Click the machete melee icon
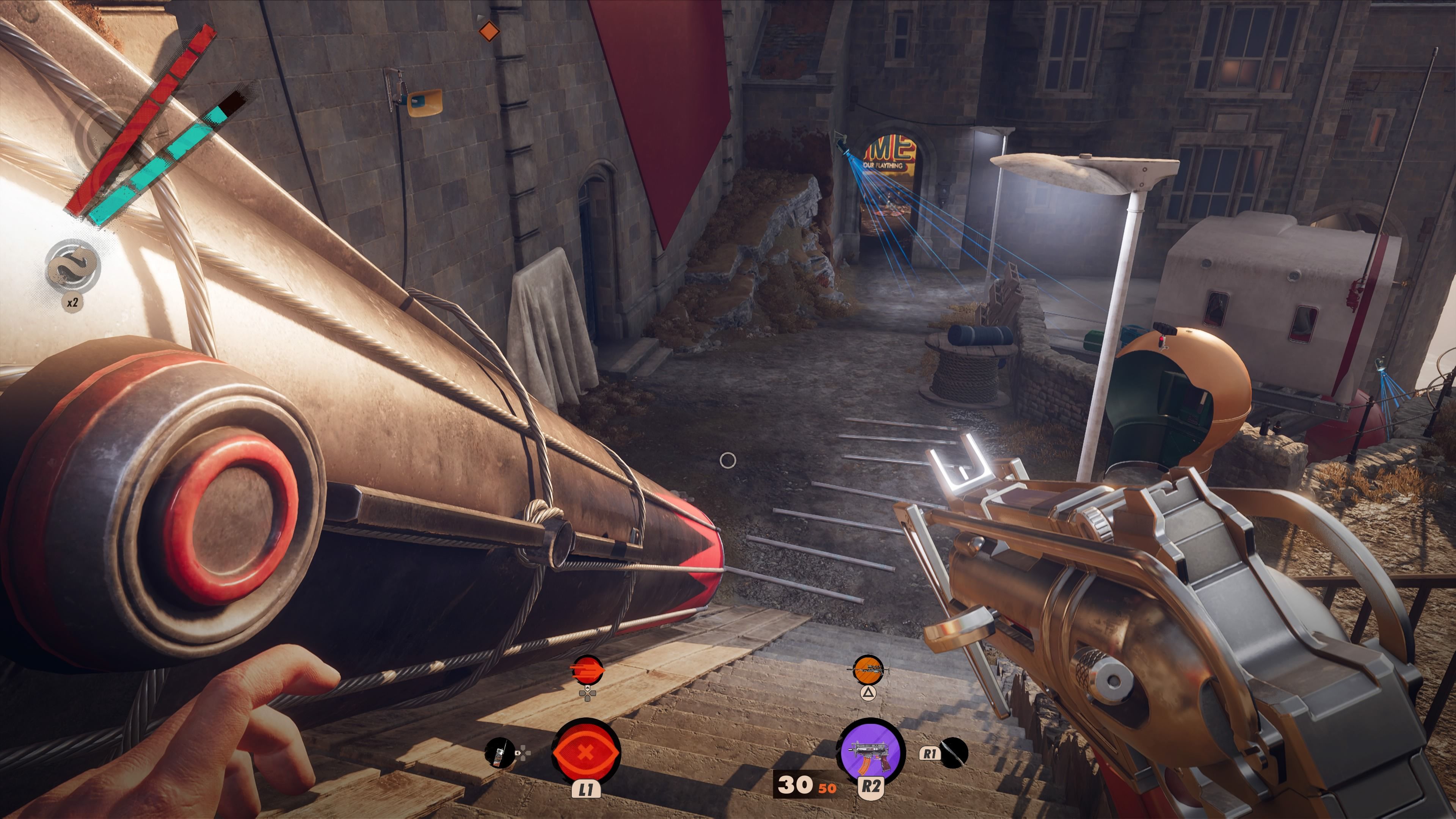This screenshot has width=1456, height=819. tap(954, 753)
